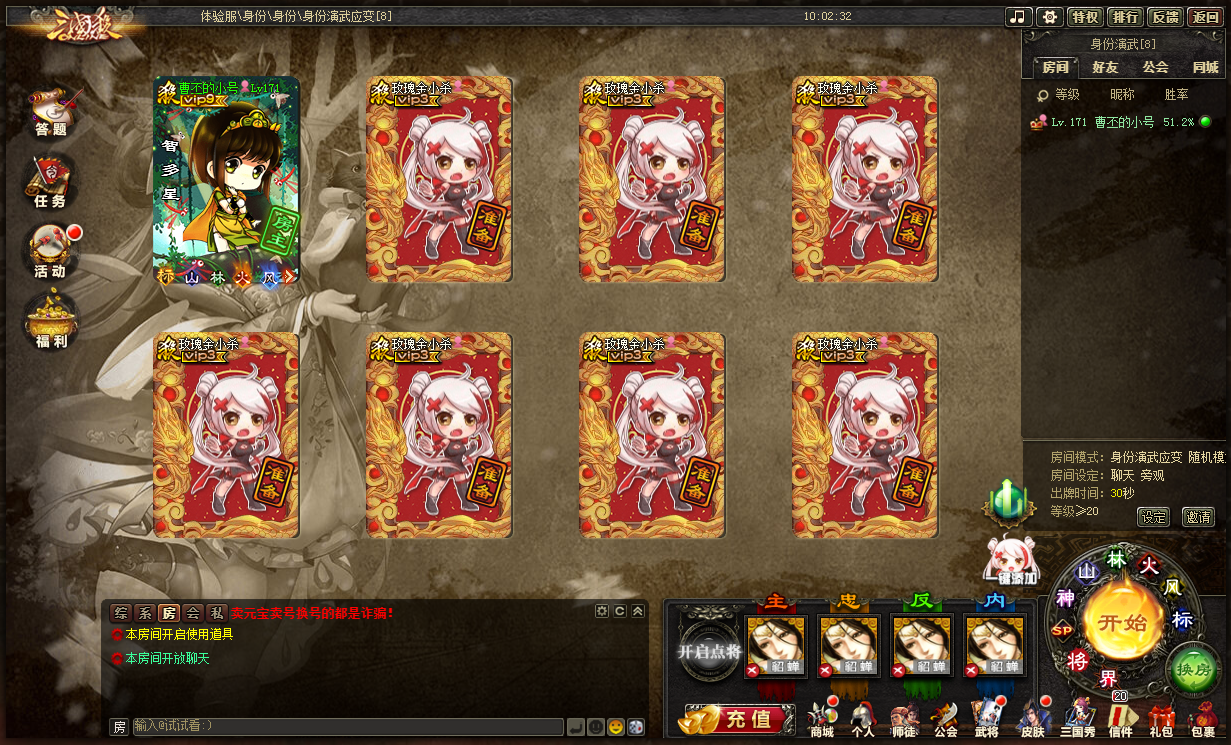Viewport: 1231px width, 745px height.
Task: Click the 返回 back button
Action: point(1205,17)
